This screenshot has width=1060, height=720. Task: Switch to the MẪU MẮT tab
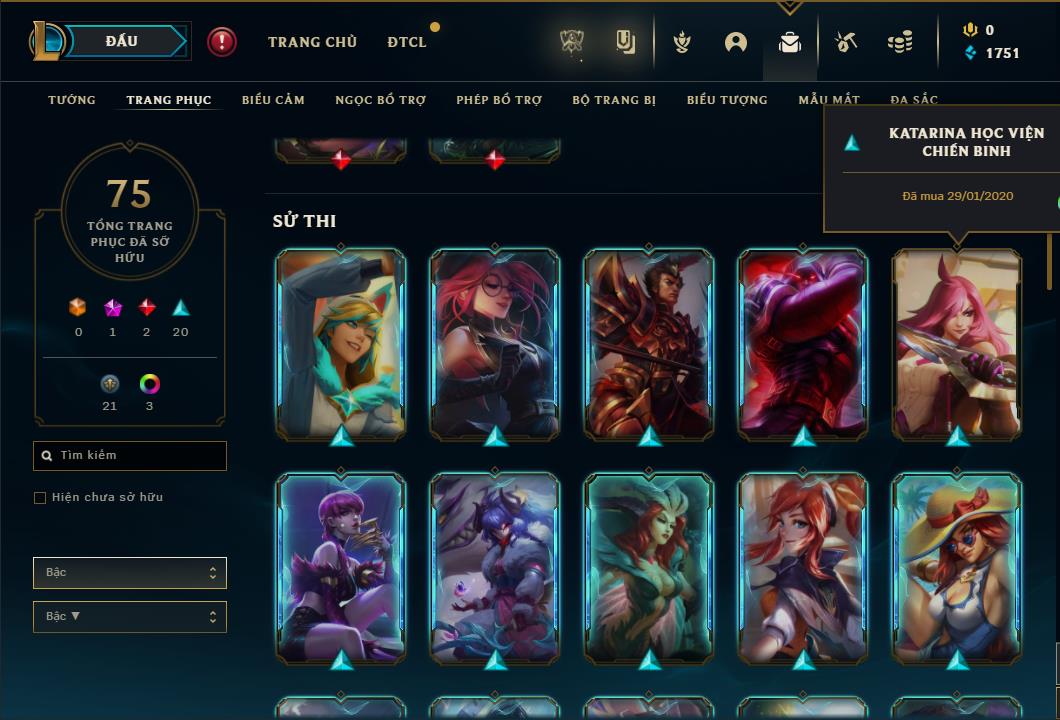(x=829, y=100)
